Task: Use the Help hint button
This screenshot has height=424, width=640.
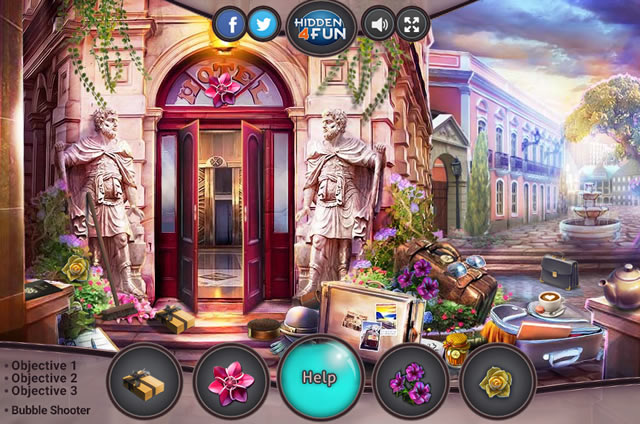Action: [319, 379]
